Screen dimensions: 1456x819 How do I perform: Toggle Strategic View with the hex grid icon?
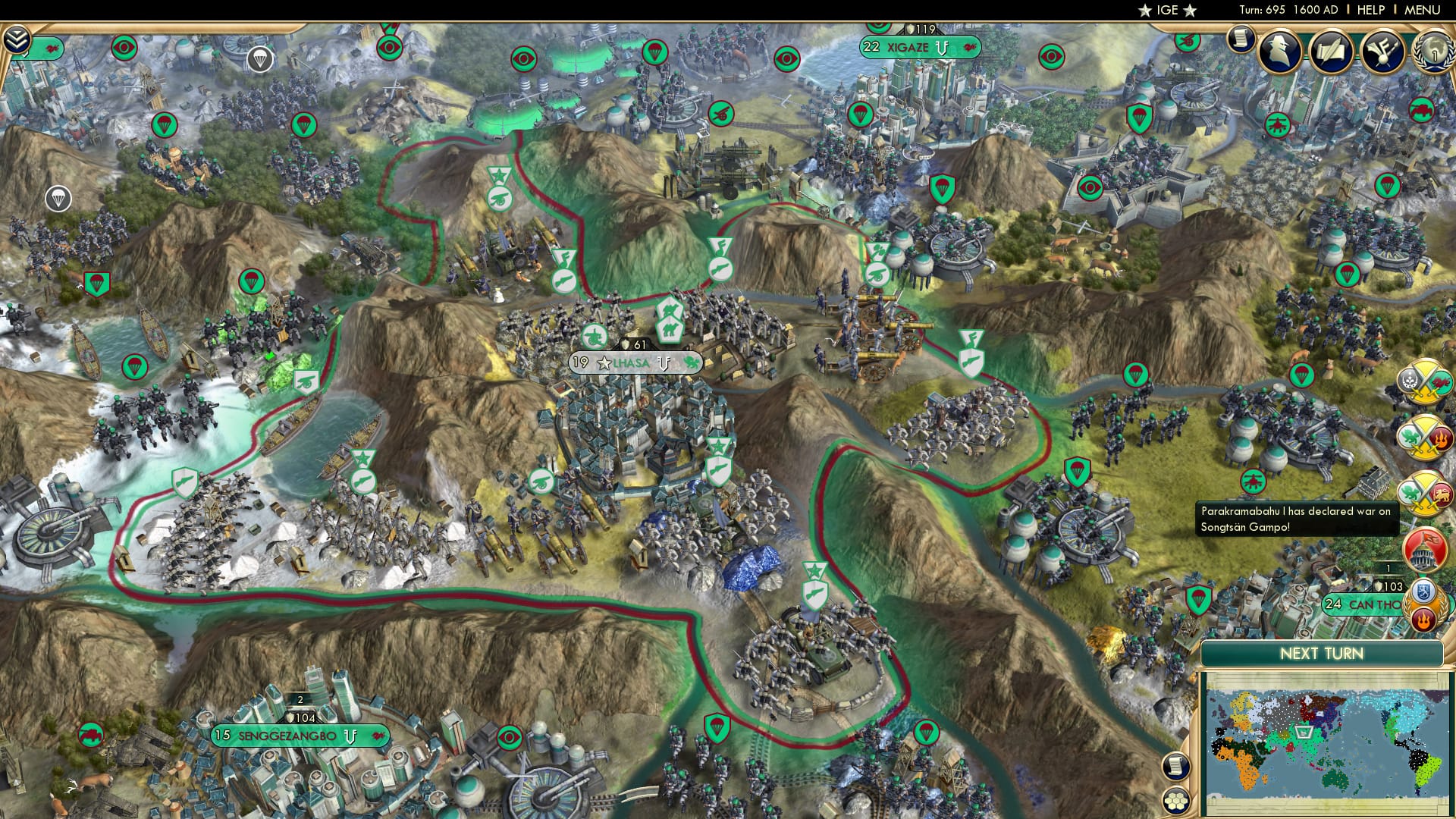[1175, 802]
